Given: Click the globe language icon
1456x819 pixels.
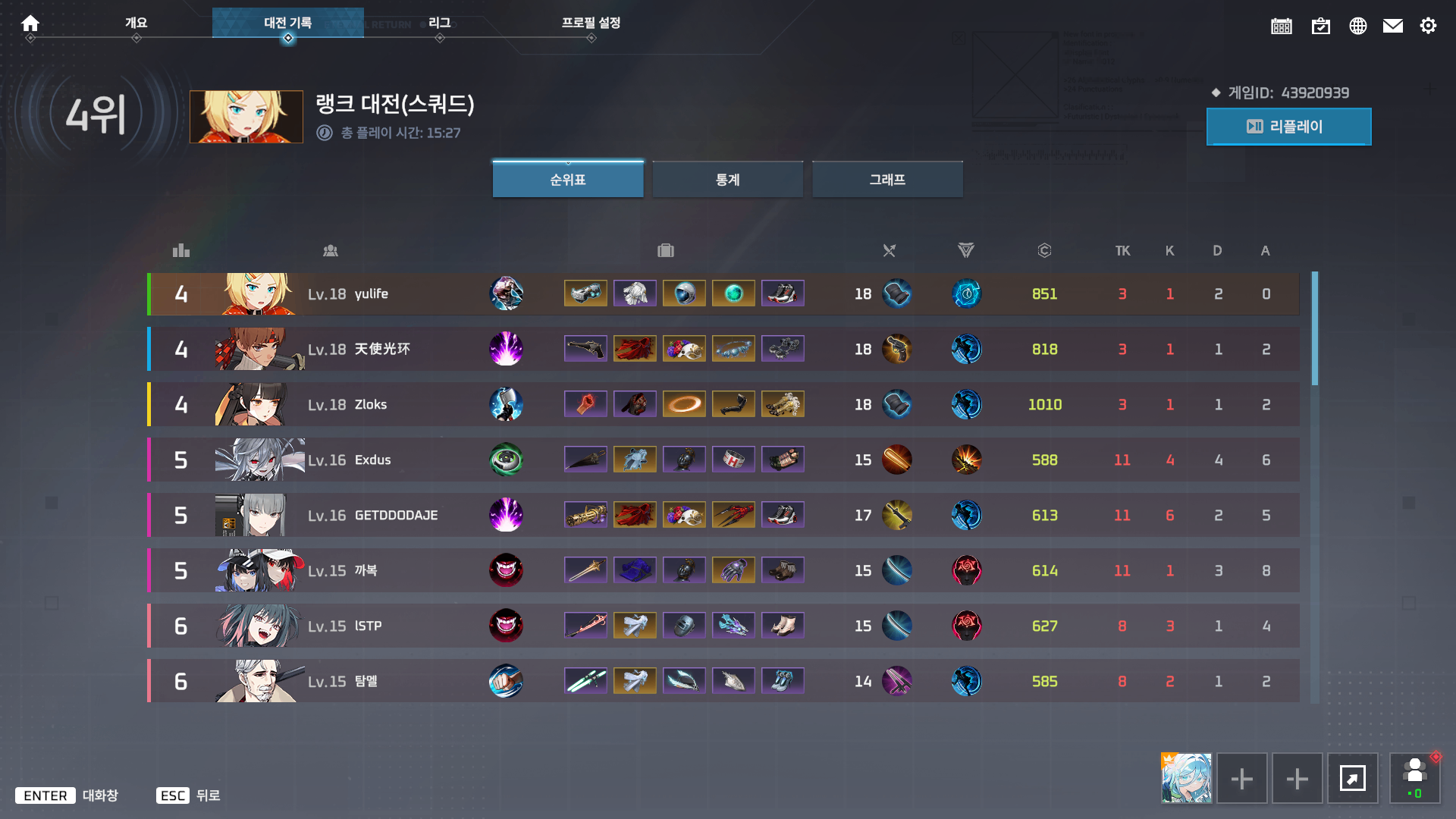Looking at the screenshot, I should [1358, 25].
